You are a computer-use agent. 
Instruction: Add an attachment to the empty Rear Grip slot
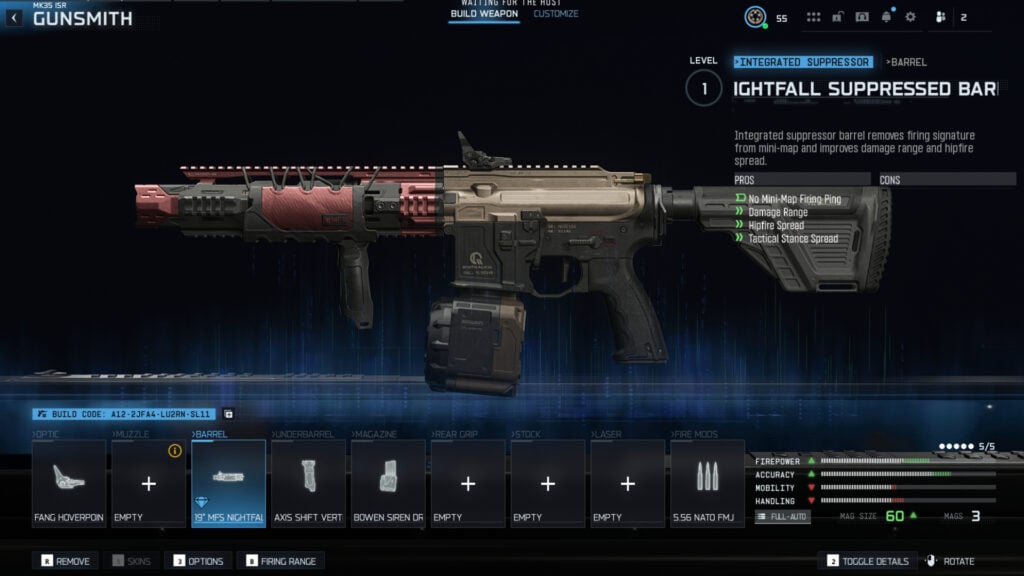coord(468,483)
